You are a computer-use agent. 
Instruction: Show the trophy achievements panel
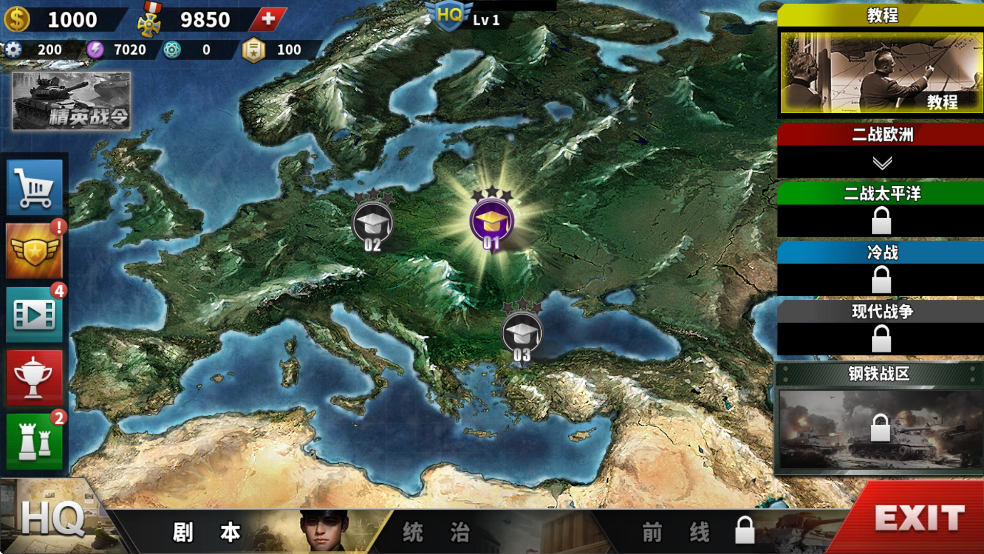pyautogui.click(x=35, y=378)
